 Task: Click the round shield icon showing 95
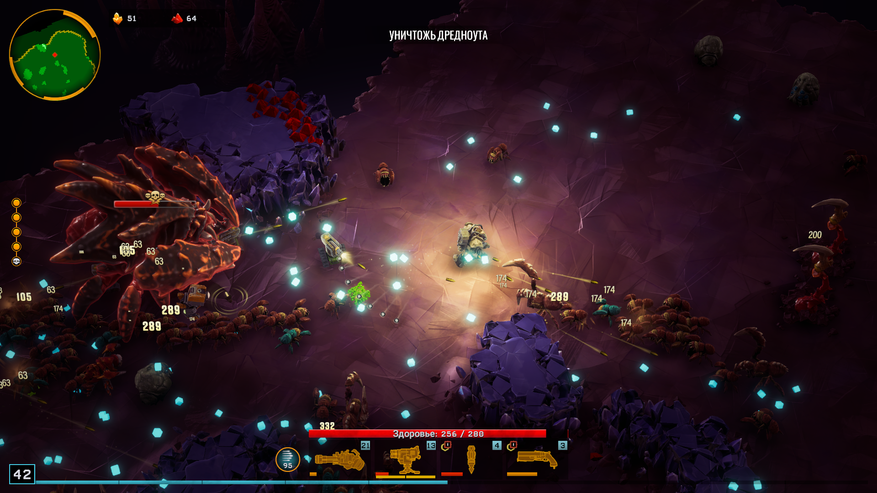click(288, 460)
